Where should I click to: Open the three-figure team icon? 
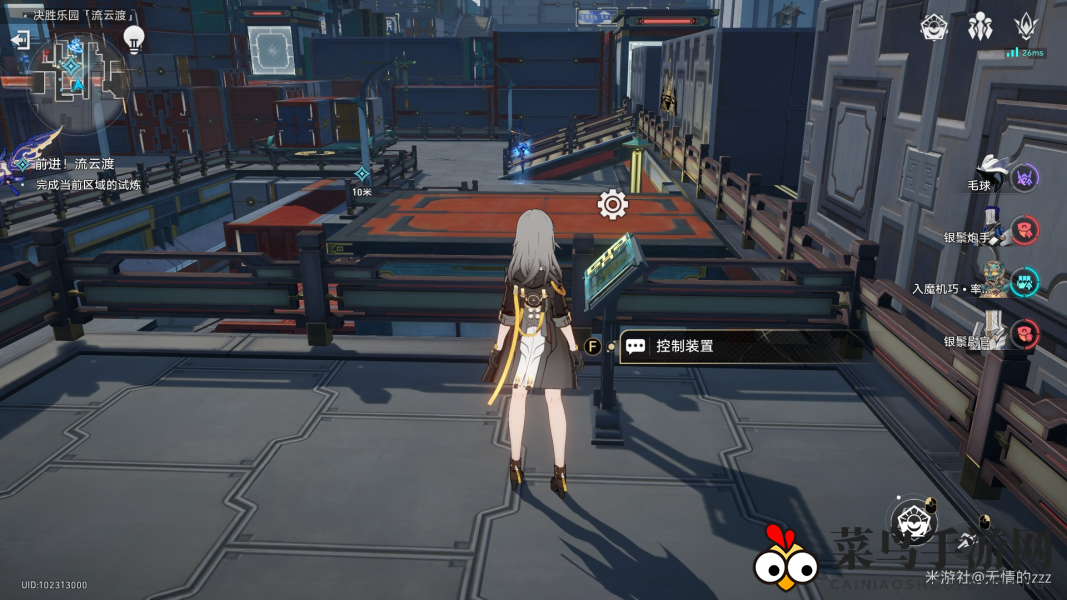click(980, 27)
